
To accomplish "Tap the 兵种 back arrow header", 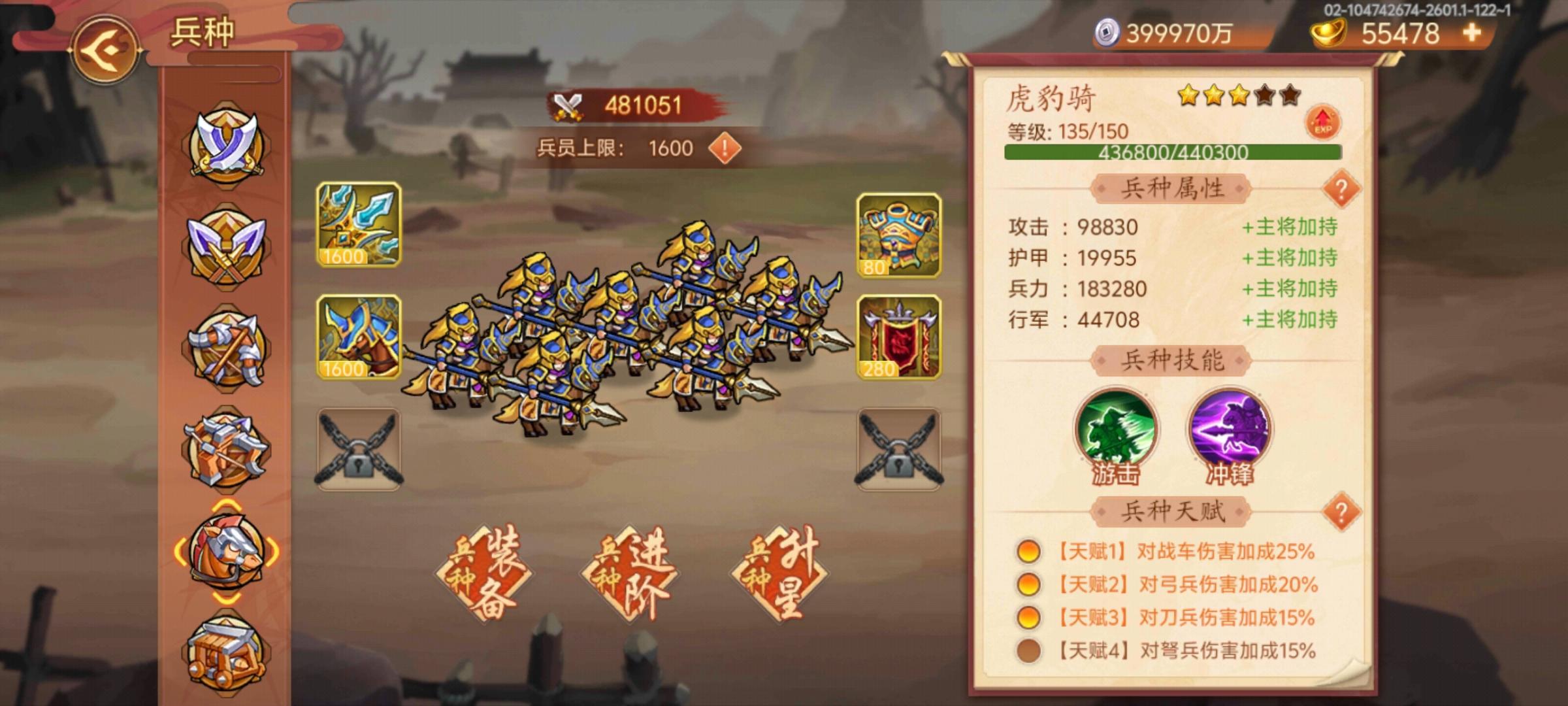I will click(108, 48).
